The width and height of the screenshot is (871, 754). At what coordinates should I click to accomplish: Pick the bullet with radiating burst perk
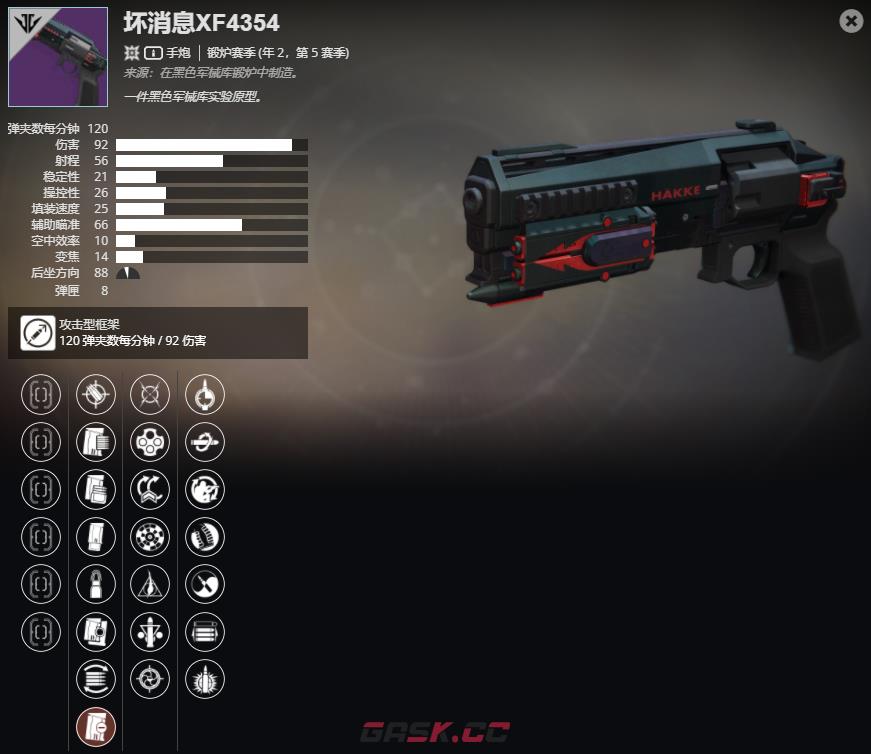[205, 679]
